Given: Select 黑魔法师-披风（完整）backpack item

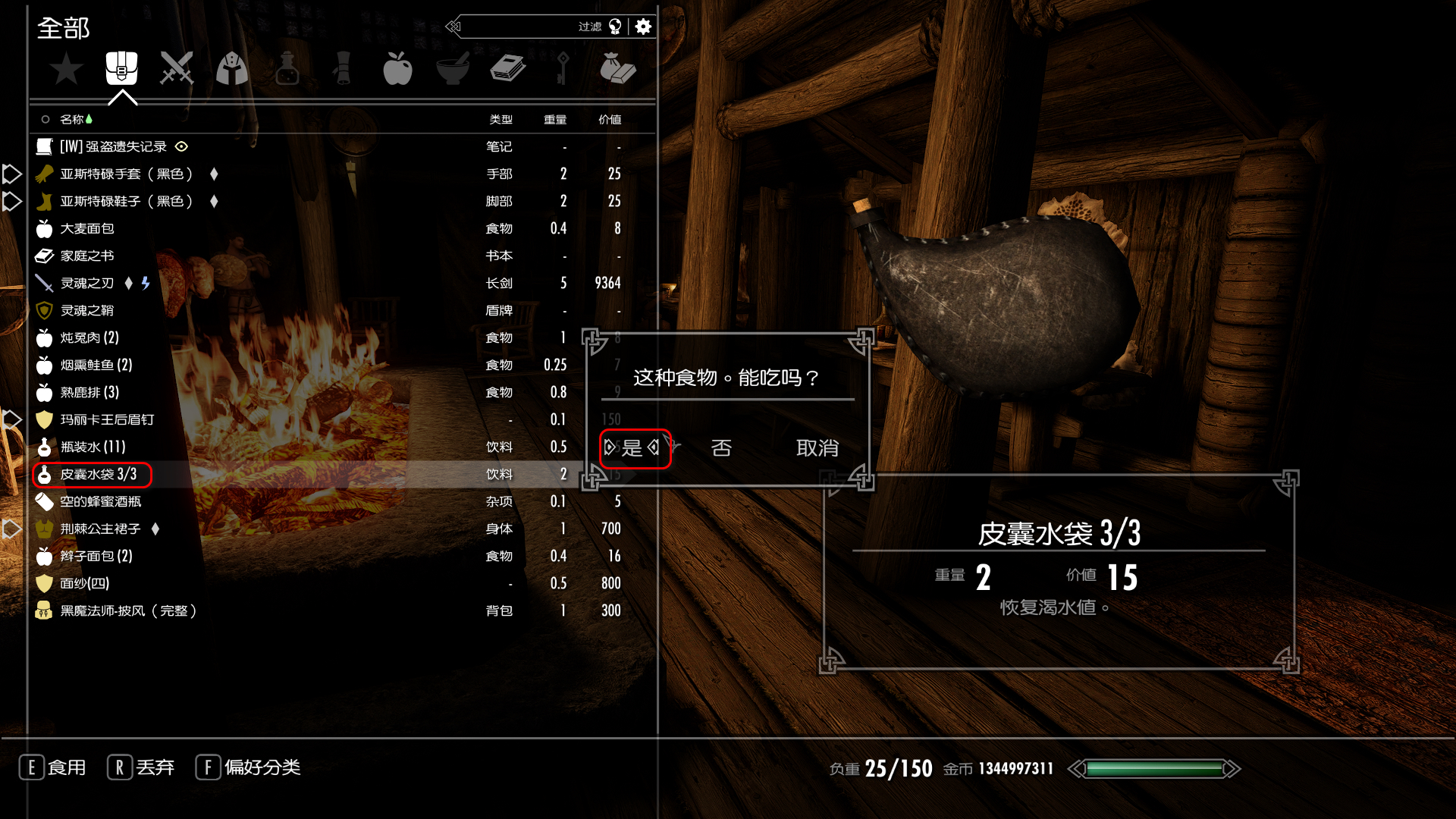Looking at the screenshot, I should click(x=129, y=611).
